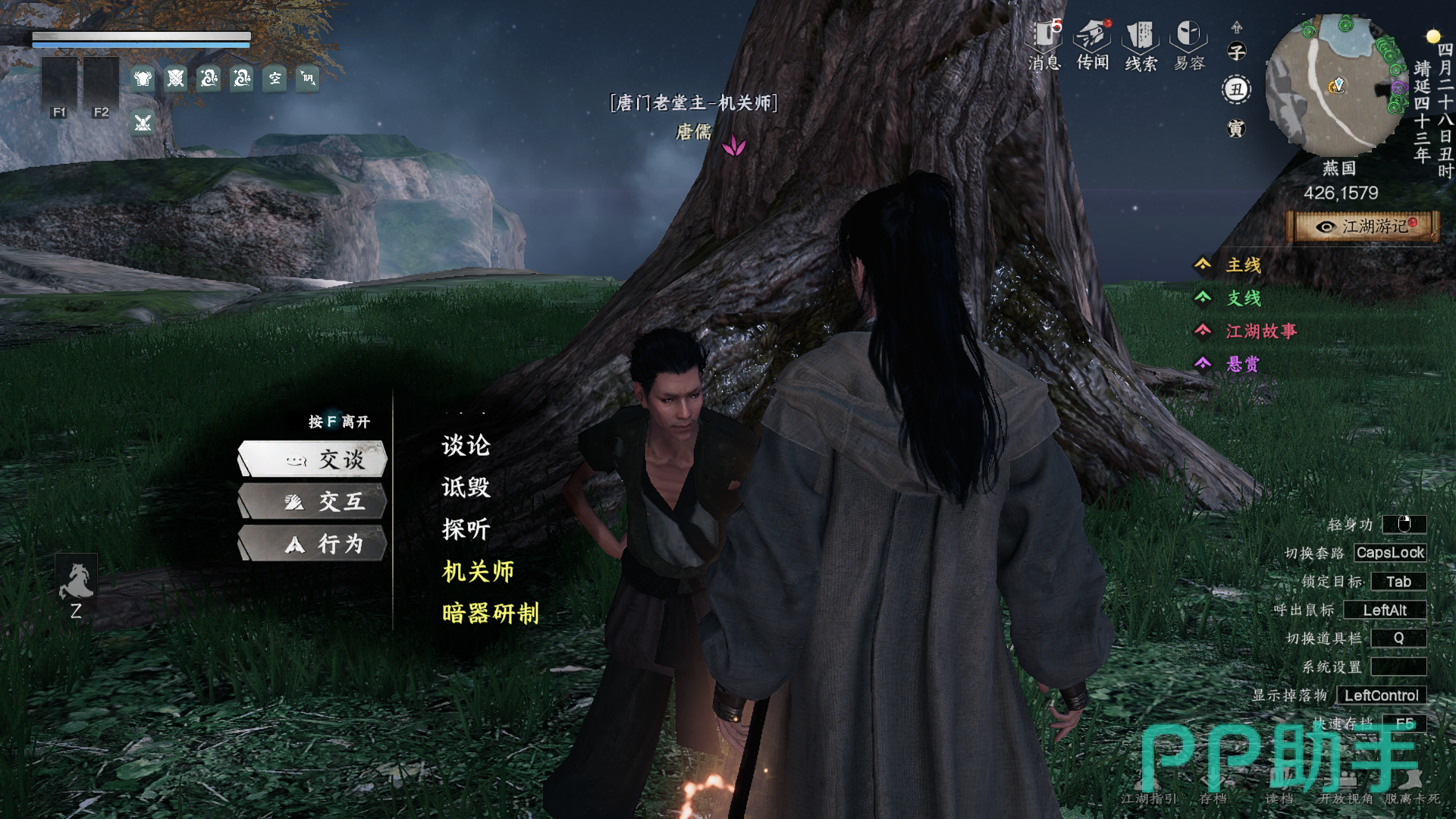
Task: Open the 行为 behavior menu
Action: (312, 544)
